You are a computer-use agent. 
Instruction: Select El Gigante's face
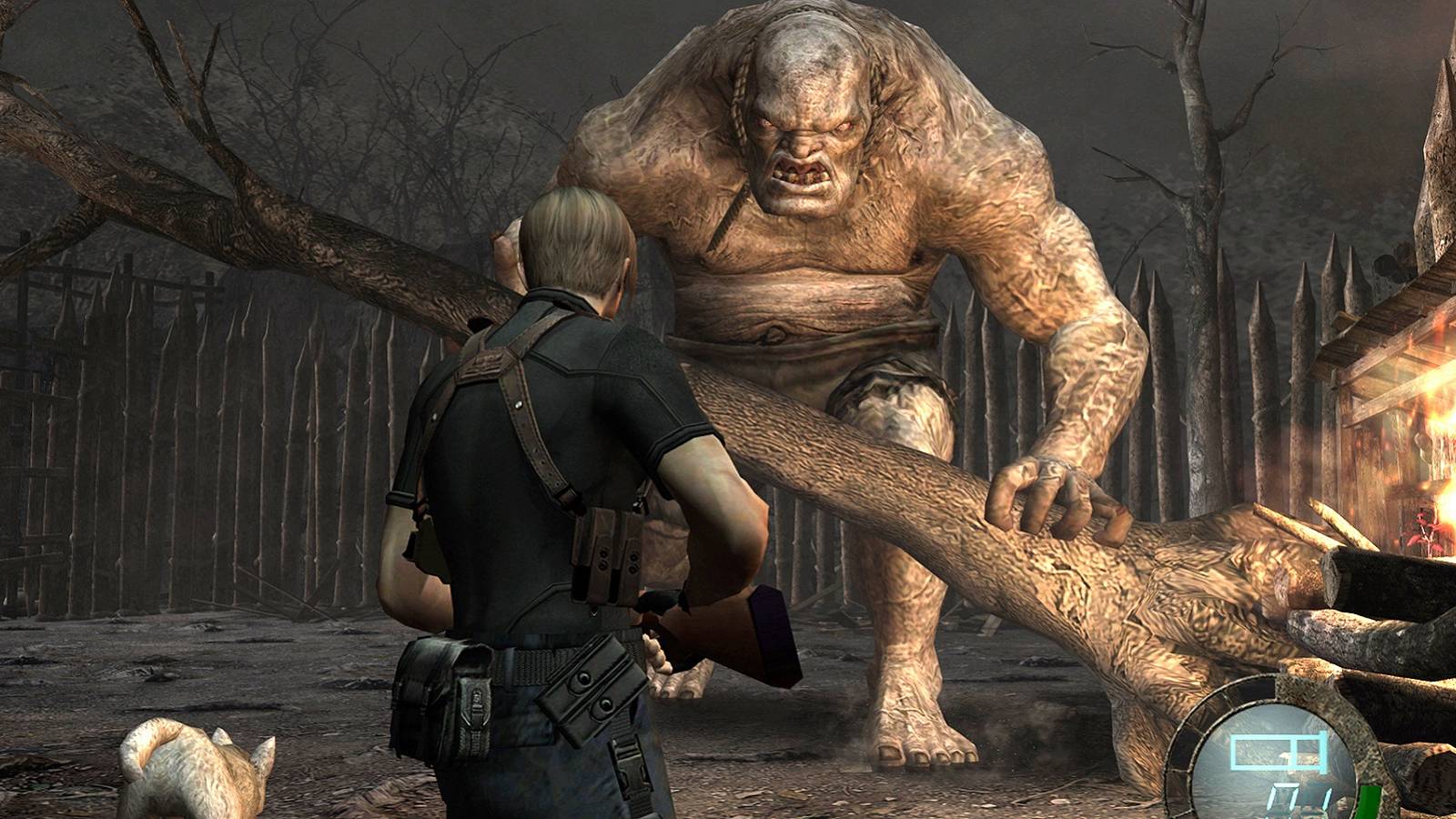[x=805, y=146]
